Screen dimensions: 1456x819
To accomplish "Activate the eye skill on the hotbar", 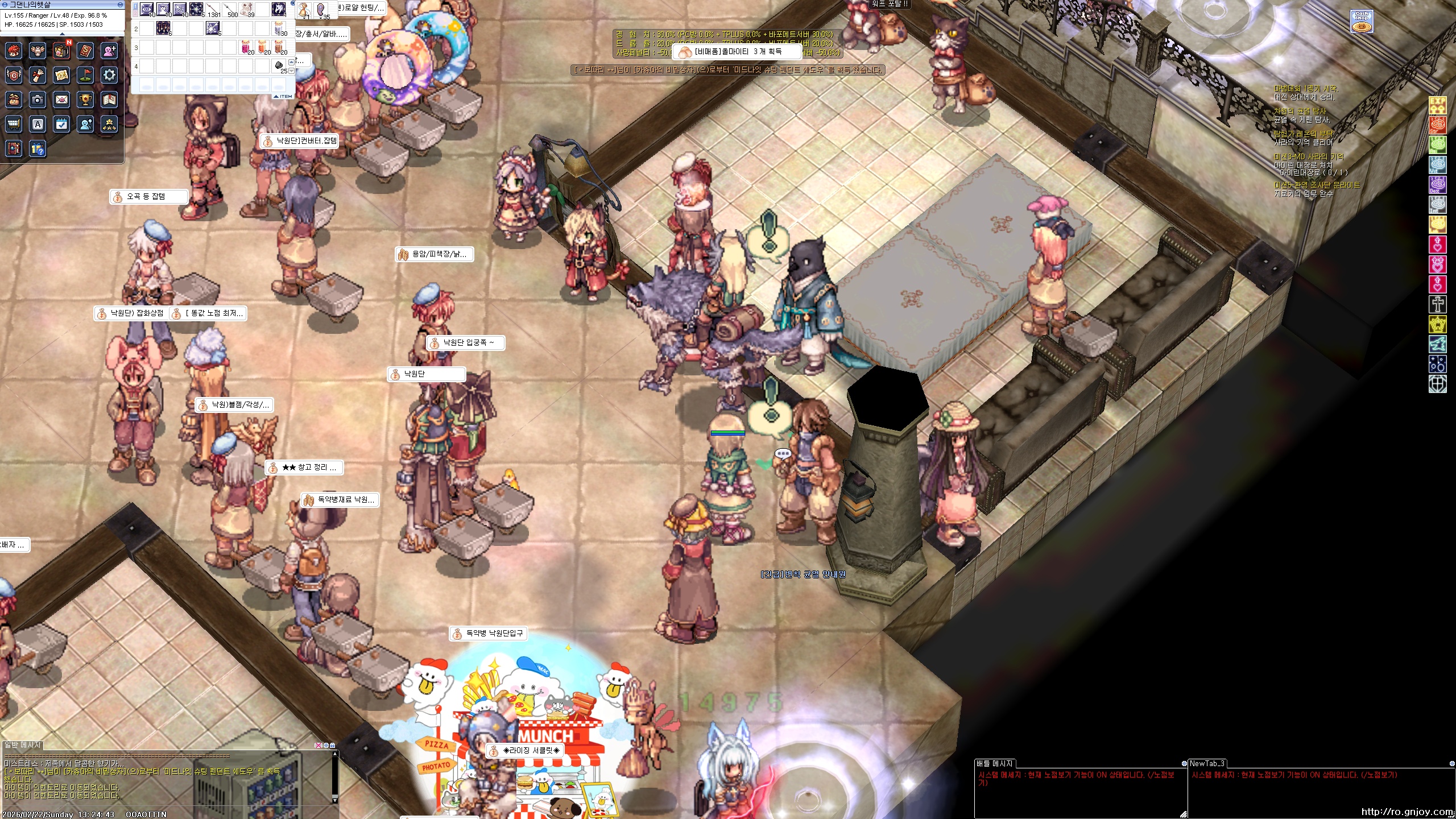I will click(147, 9).
